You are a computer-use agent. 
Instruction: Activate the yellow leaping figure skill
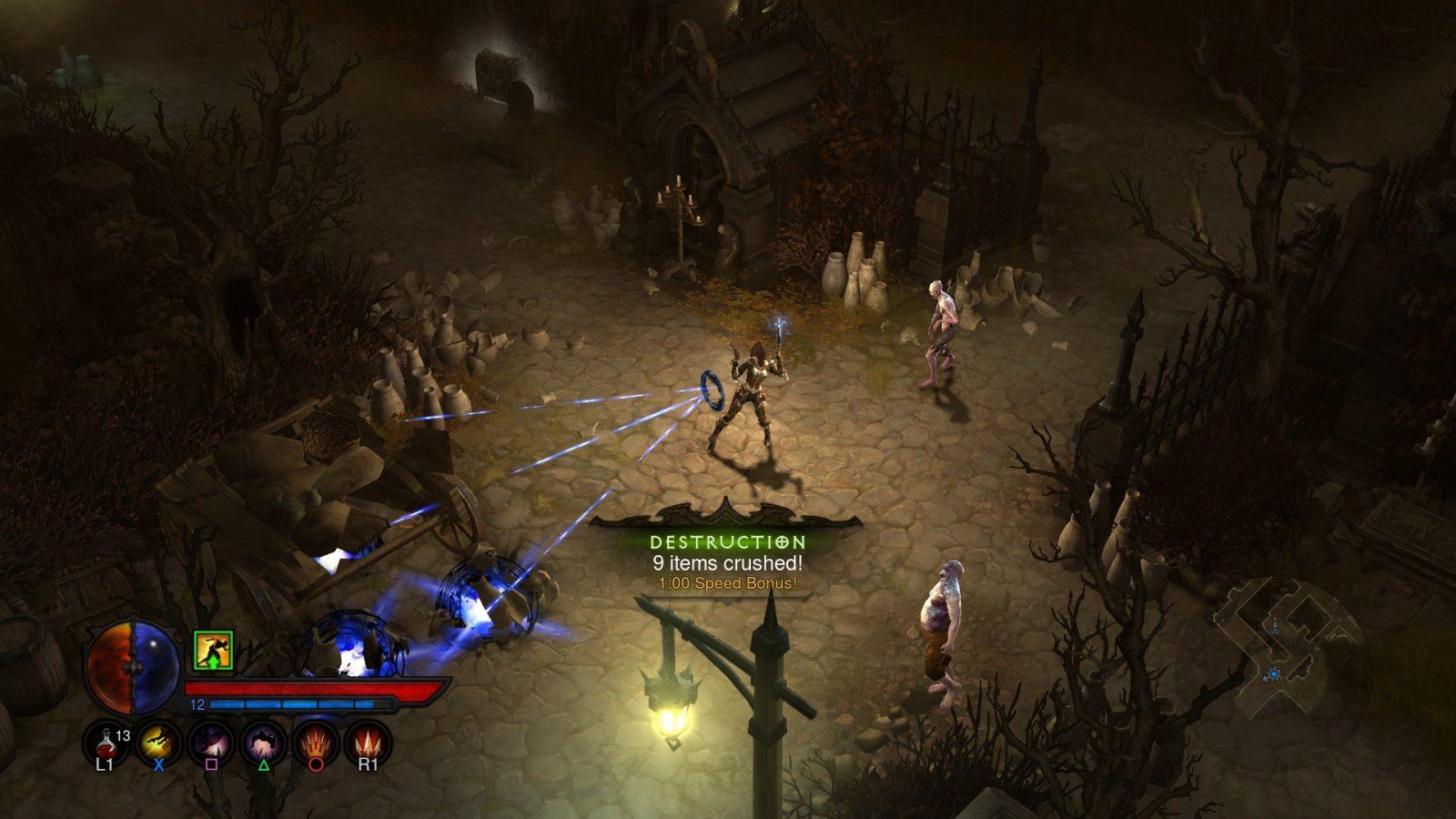tap(158, 742)
